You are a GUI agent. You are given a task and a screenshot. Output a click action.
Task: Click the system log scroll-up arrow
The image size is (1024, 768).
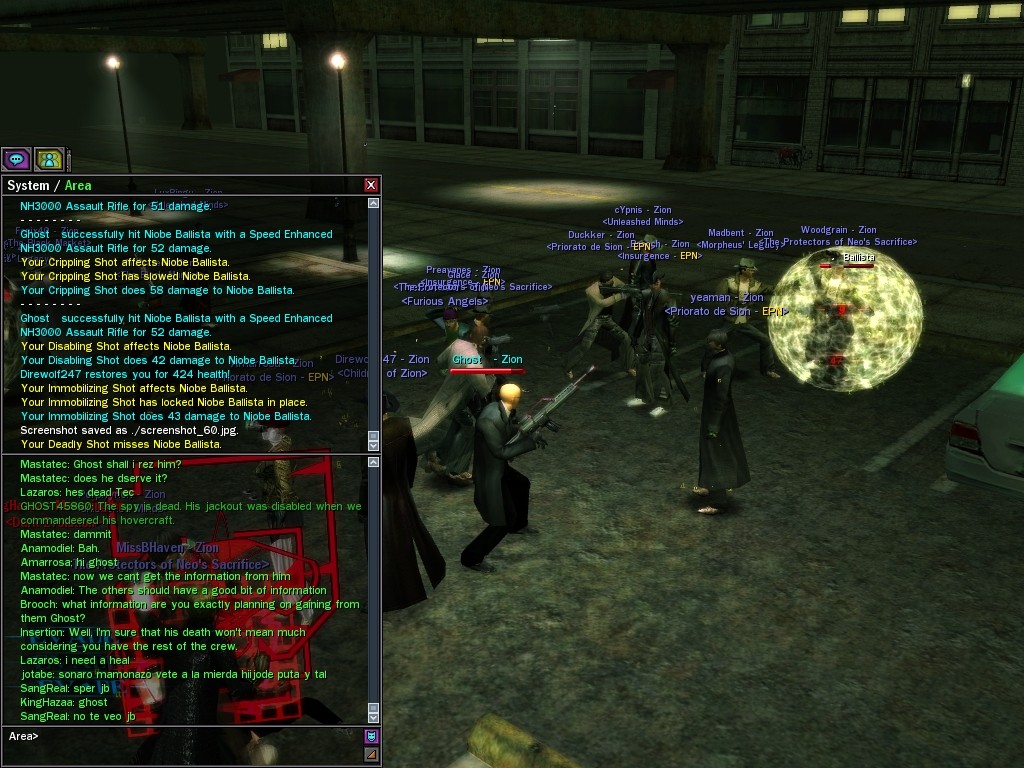tap(374, 203)
